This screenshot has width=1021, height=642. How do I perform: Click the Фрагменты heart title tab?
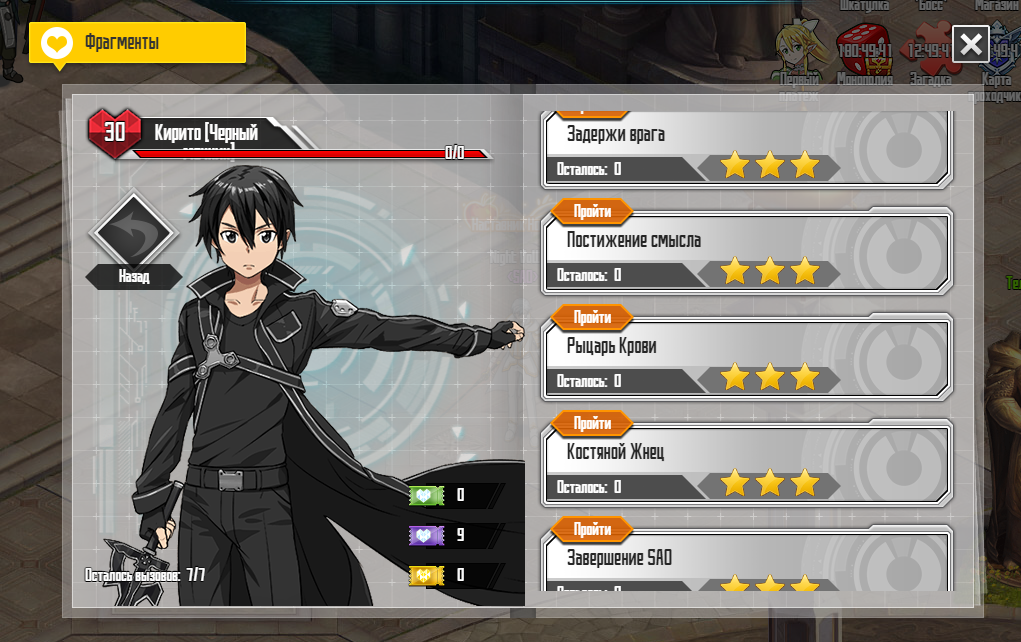137,43
